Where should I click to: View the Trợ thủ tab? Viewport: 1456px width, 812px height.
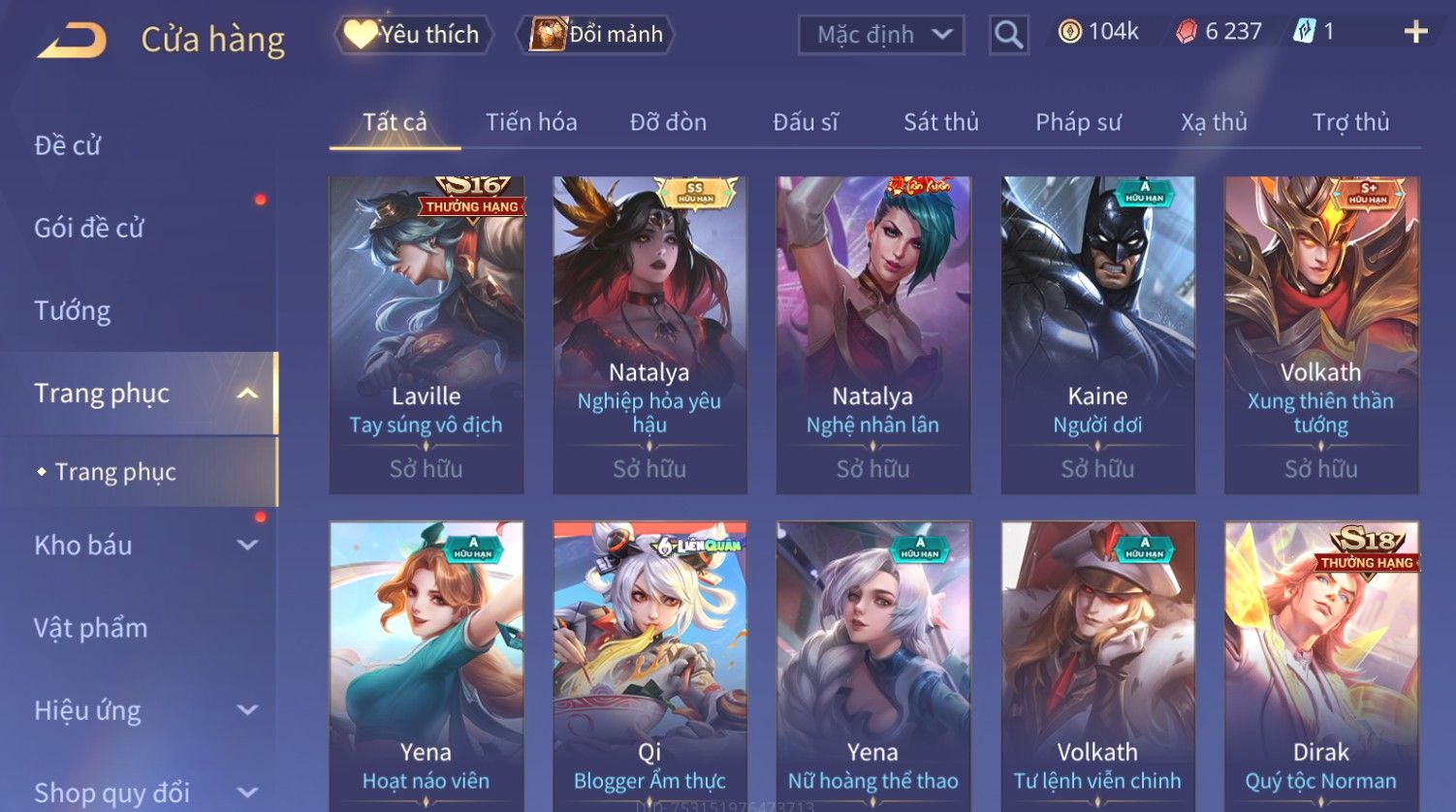point(1350,122)
